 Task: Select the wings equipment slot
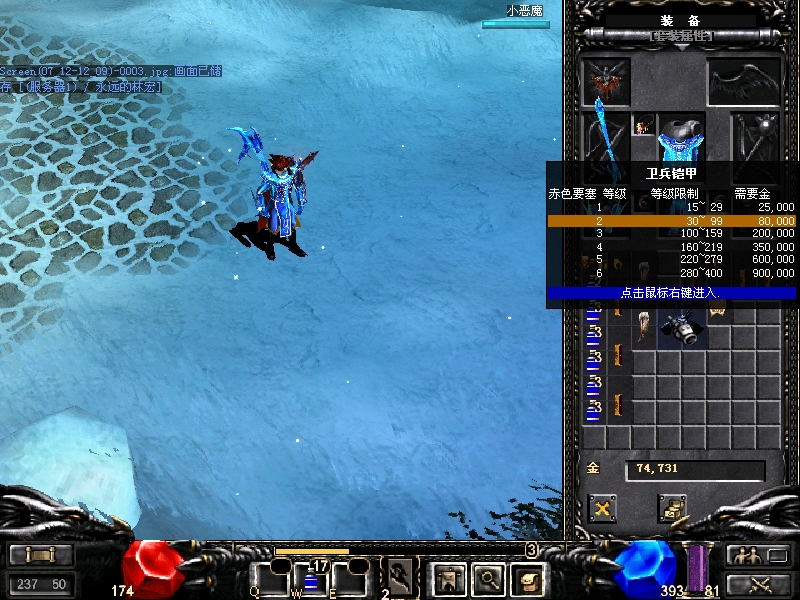pyautogui.click(x=743, y=81)
